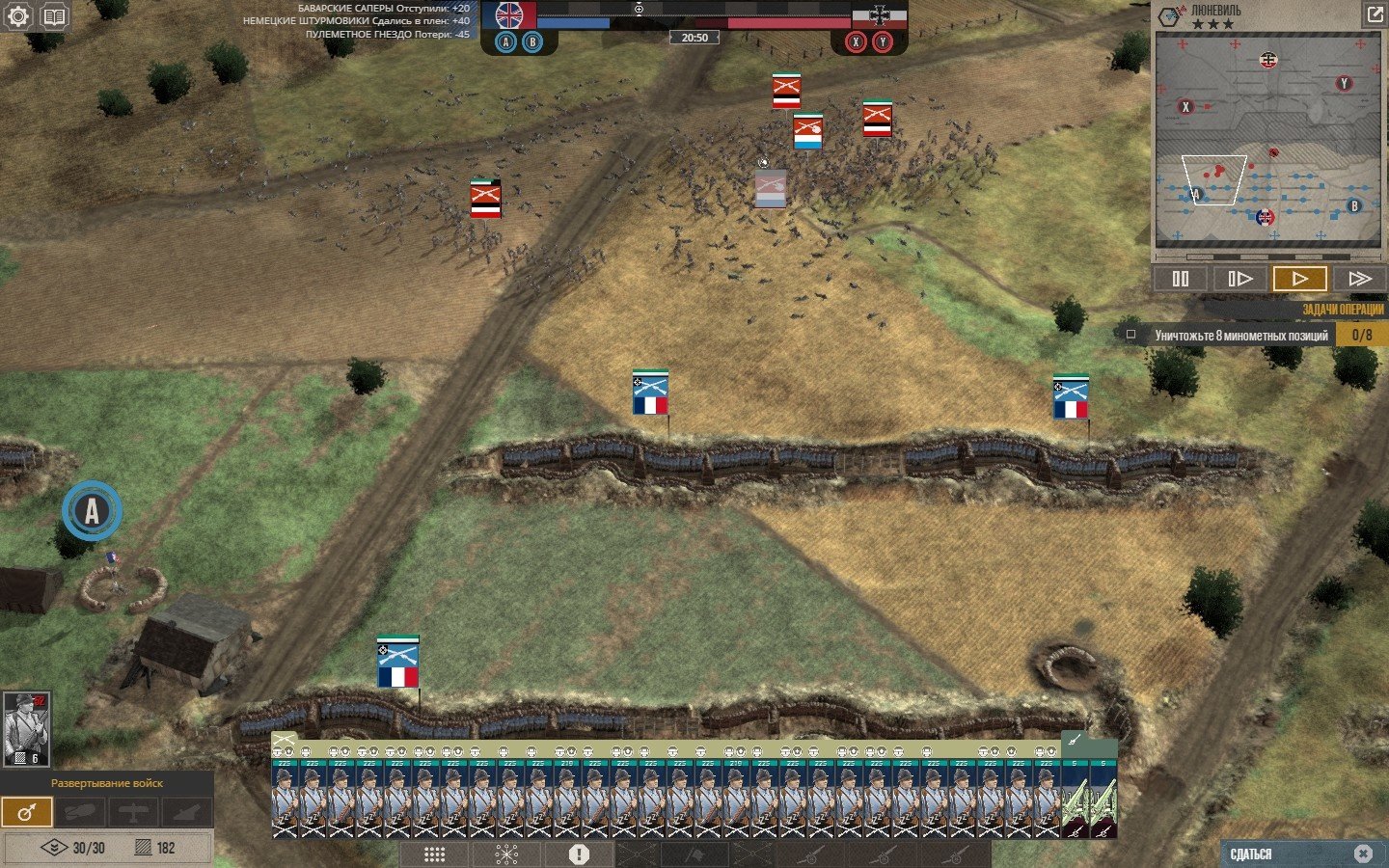Set game speed to normal play
Screen dimensions: 1389x868
tap(1299, 279)
